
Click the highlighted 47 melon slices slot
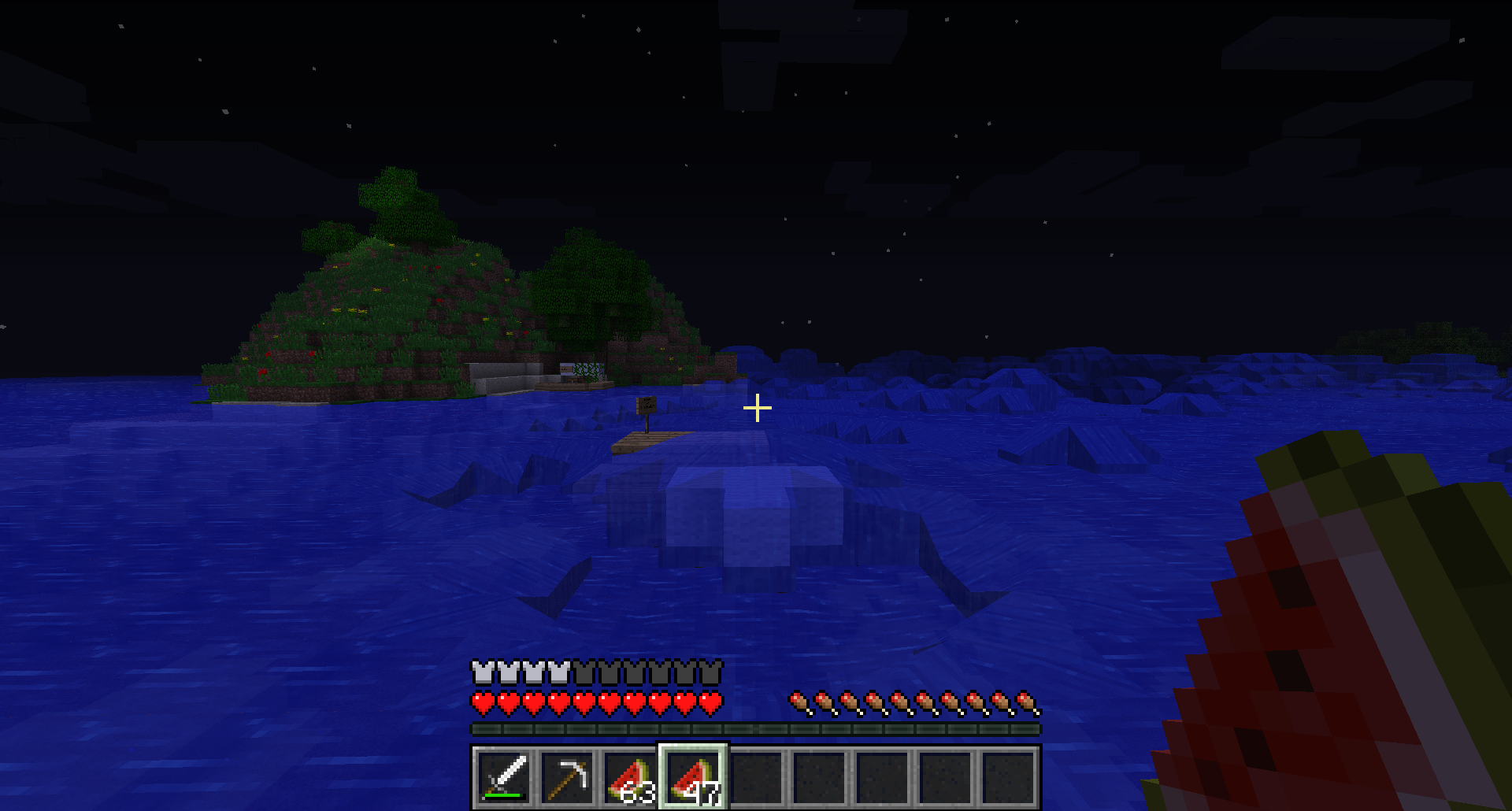point(693,777)
